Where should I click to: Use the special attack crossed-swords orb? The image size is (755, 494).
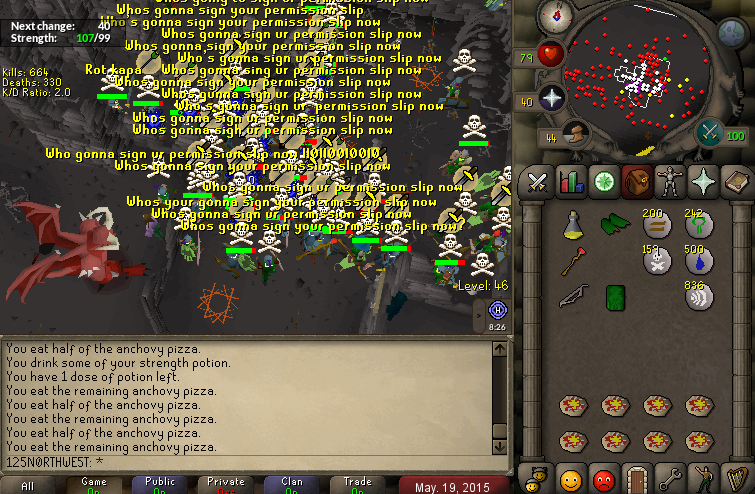click(x=711, y=131)
